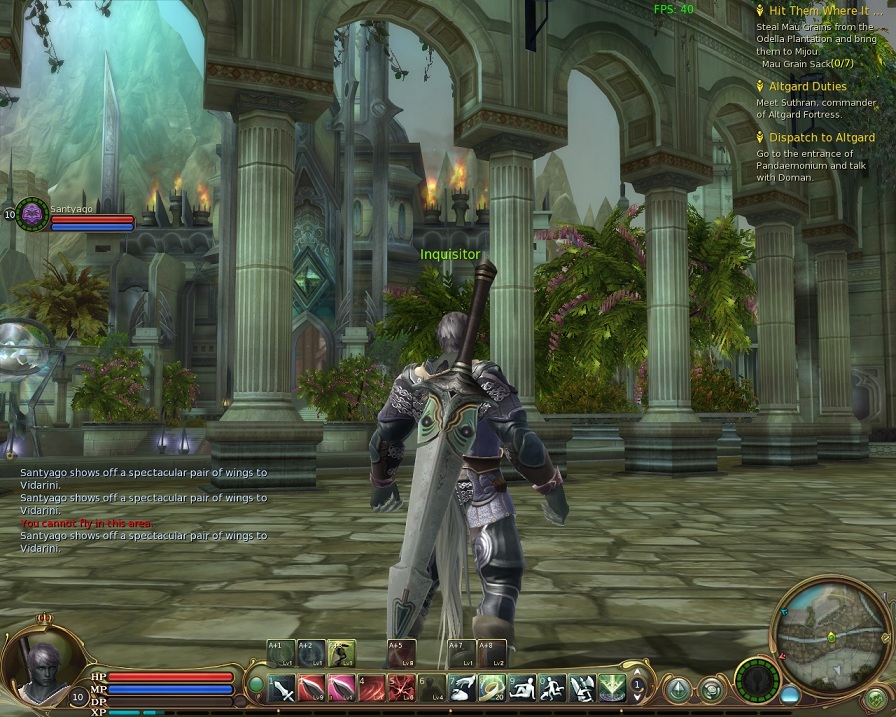Screen dimensions: 896x717
Task: Click the round upward arrow menu button
Action: pos(678,689)
